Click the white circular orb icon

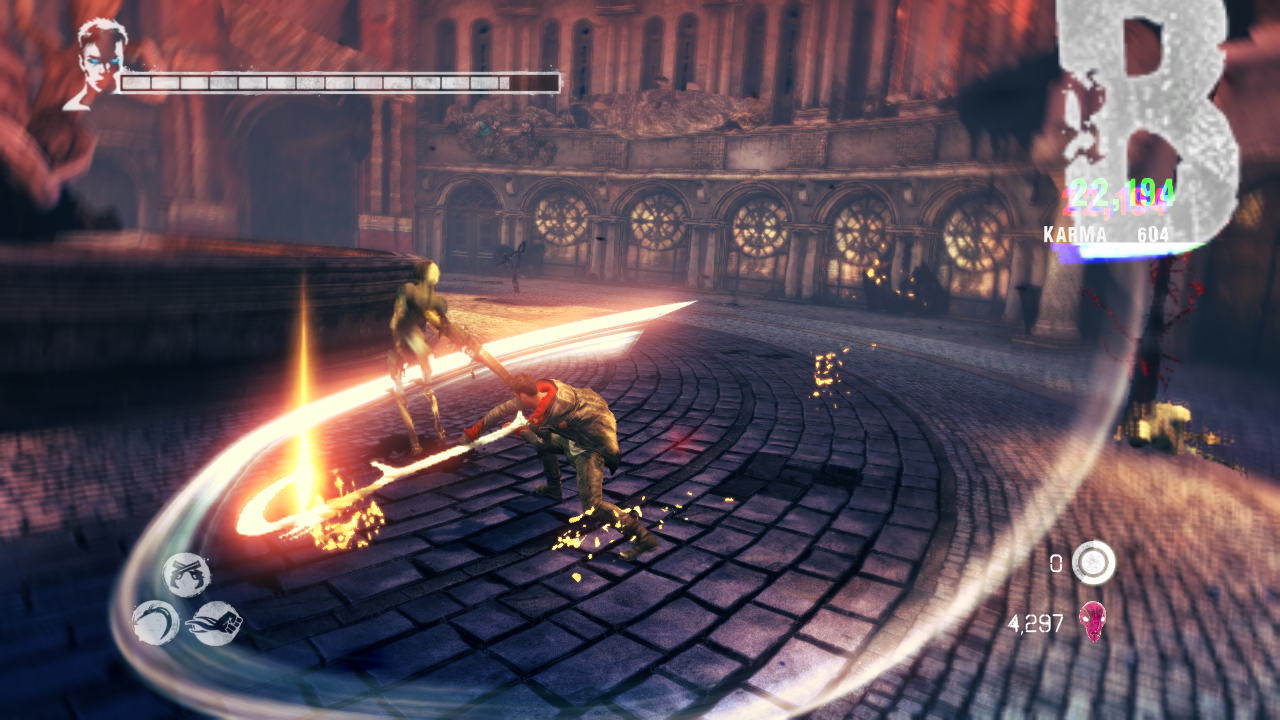coord(1093,563)
